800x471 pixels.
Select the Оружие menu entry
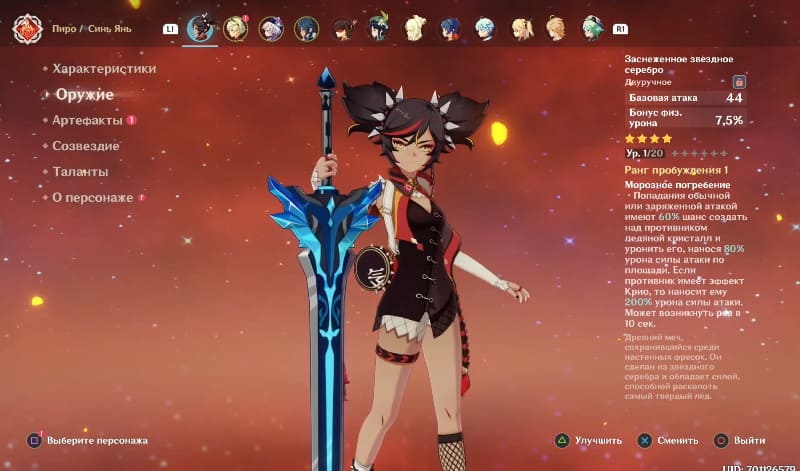(x=83, y=95)
